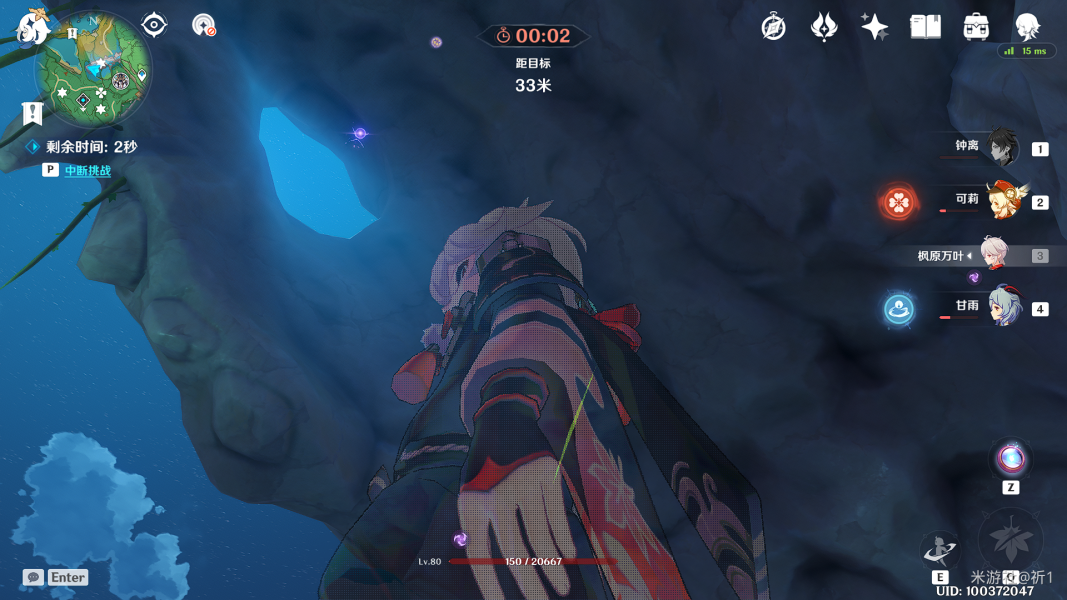Activate the maple leaf elemental burst
The image size is (1067, 600).
(1010, 542)
